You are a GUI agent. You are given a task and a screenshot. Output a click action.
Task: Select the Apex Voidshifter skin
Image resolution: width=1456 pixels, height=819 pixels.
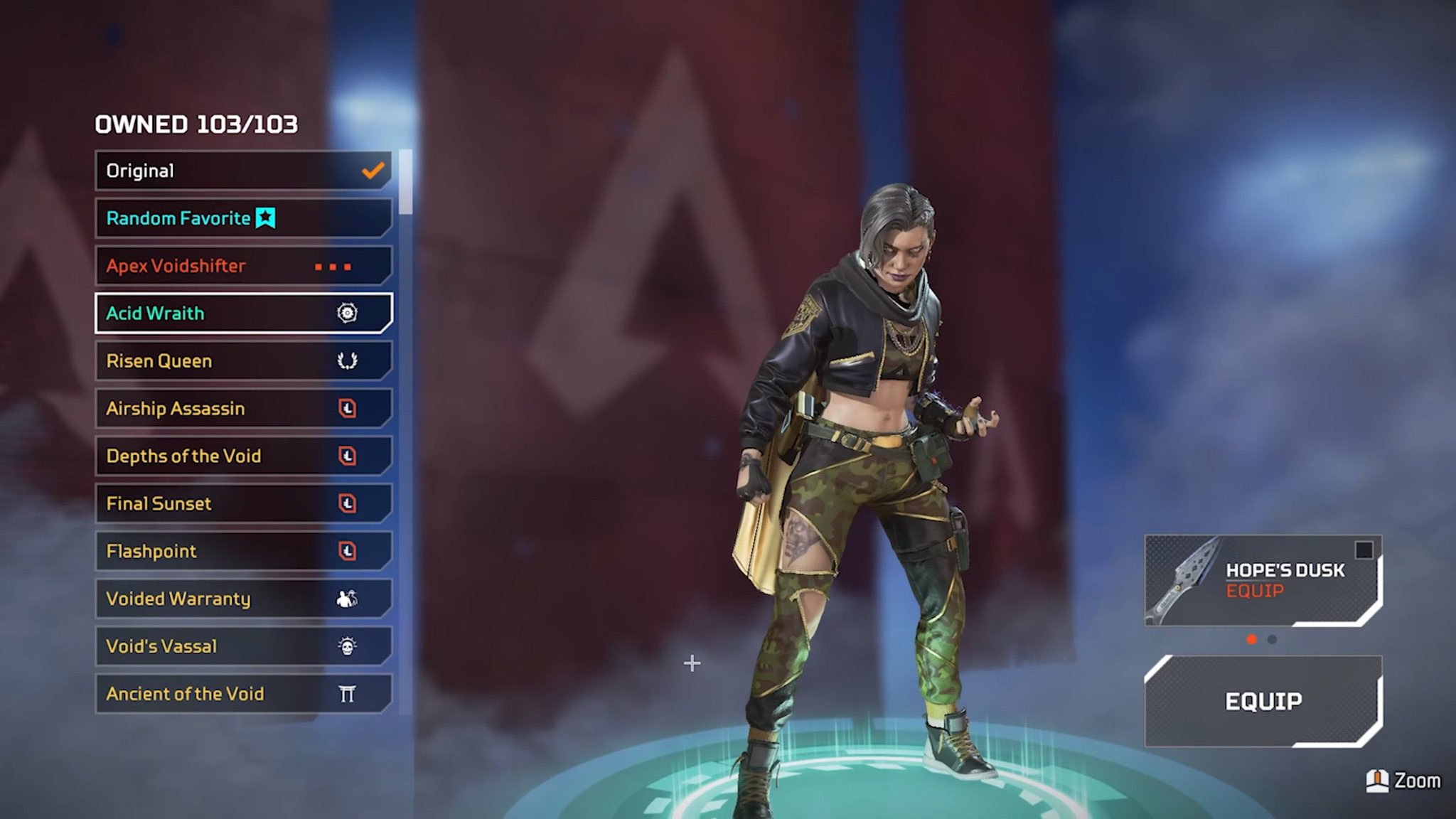242,266
